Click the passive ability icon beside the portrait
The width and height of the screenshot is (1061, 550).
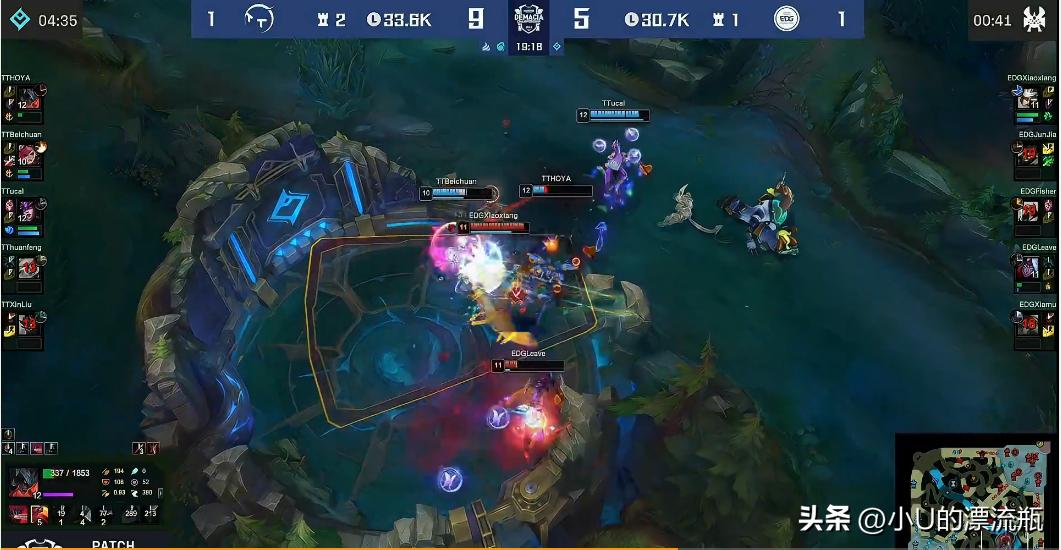(x=17, y=514)
